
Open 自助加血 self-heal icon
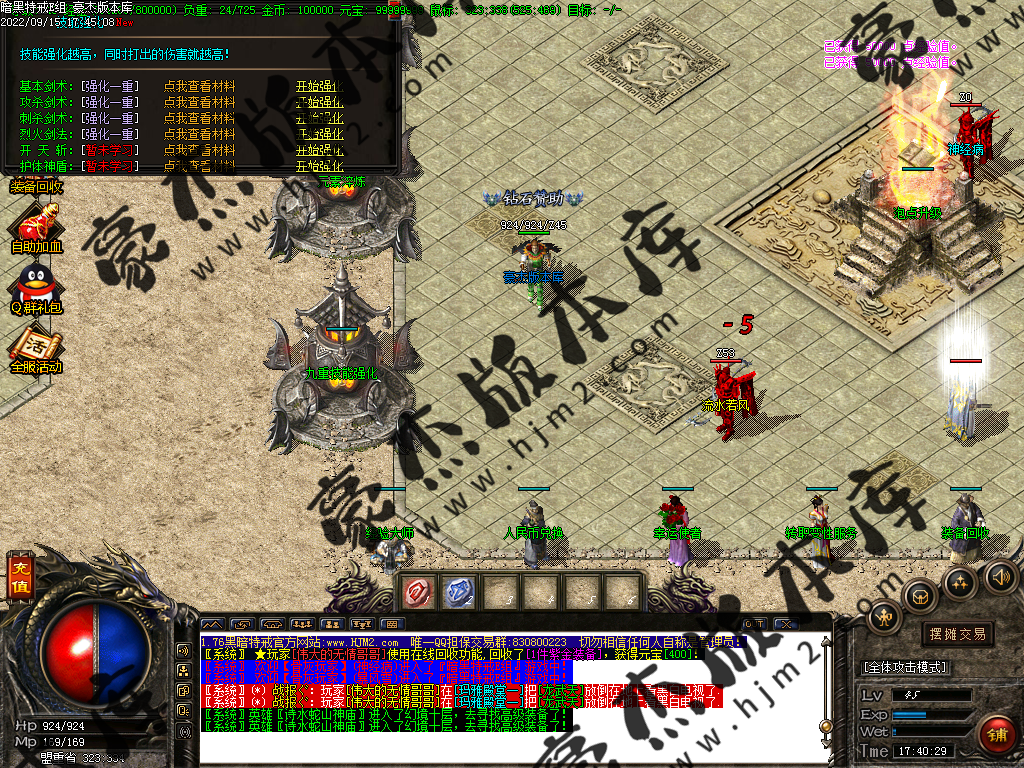point(36,226)
